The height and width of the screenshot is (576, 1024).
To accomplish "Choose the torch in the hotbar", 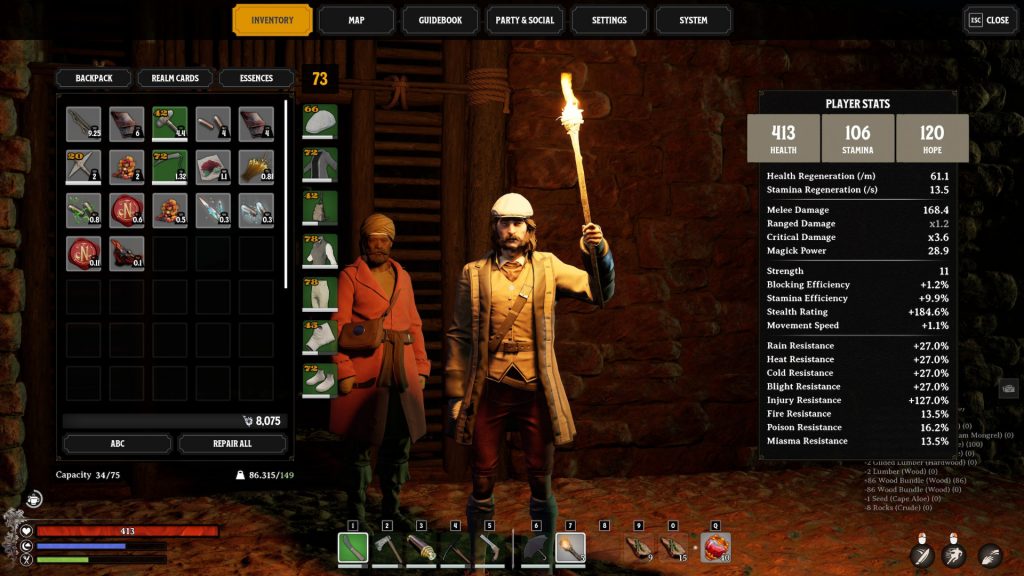I will point(569,547).
